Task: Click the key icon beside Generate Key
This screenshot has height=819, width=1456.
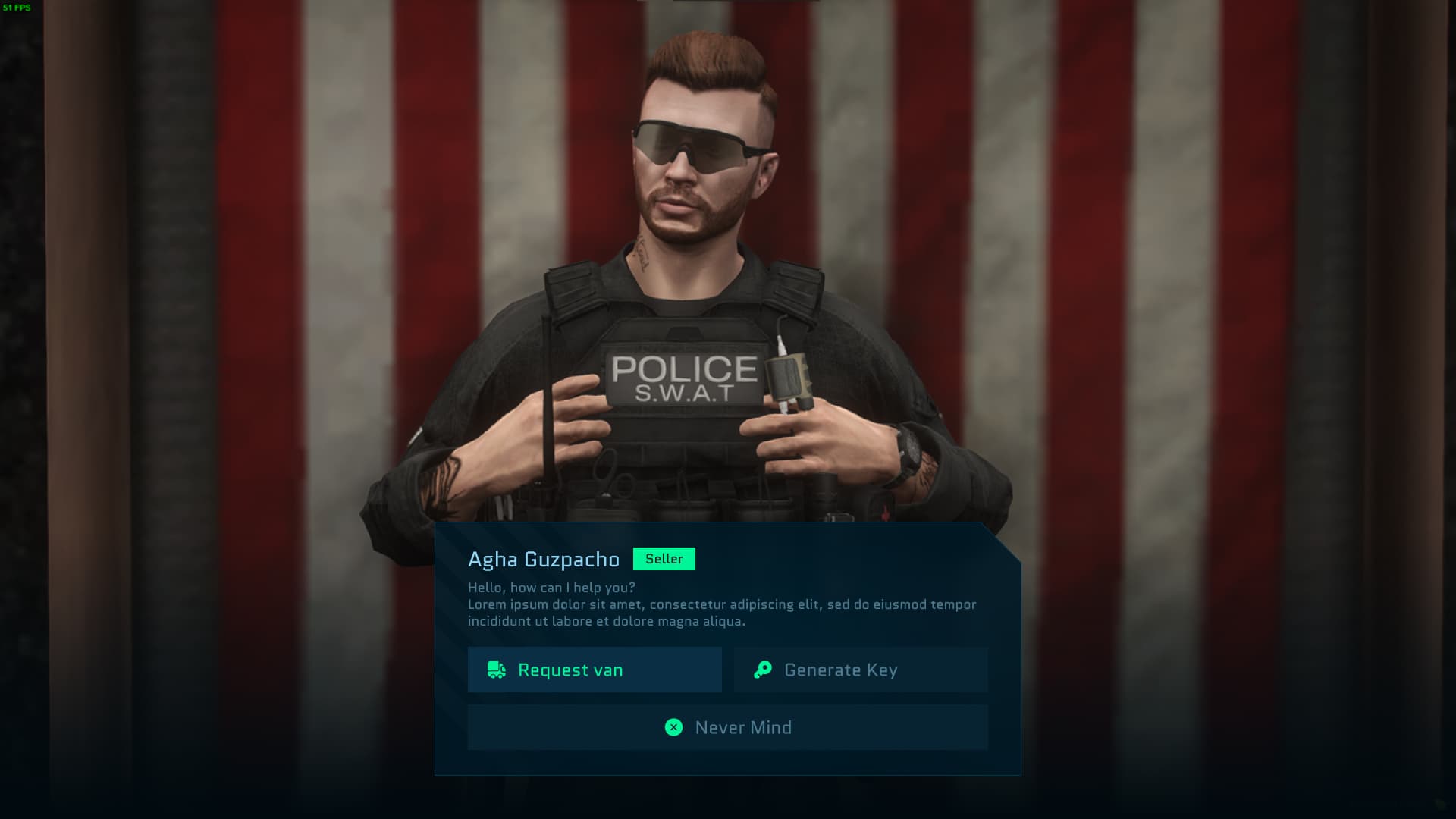Action: 763,670
